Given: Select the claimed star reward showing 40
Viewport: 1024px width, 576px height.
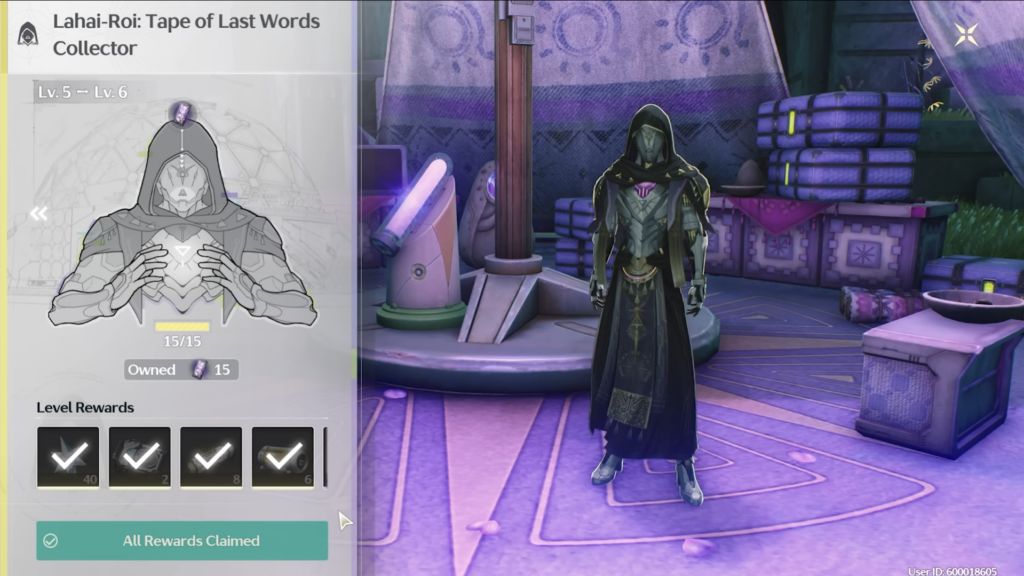Looking at the screenshot, I should [68, 458].
